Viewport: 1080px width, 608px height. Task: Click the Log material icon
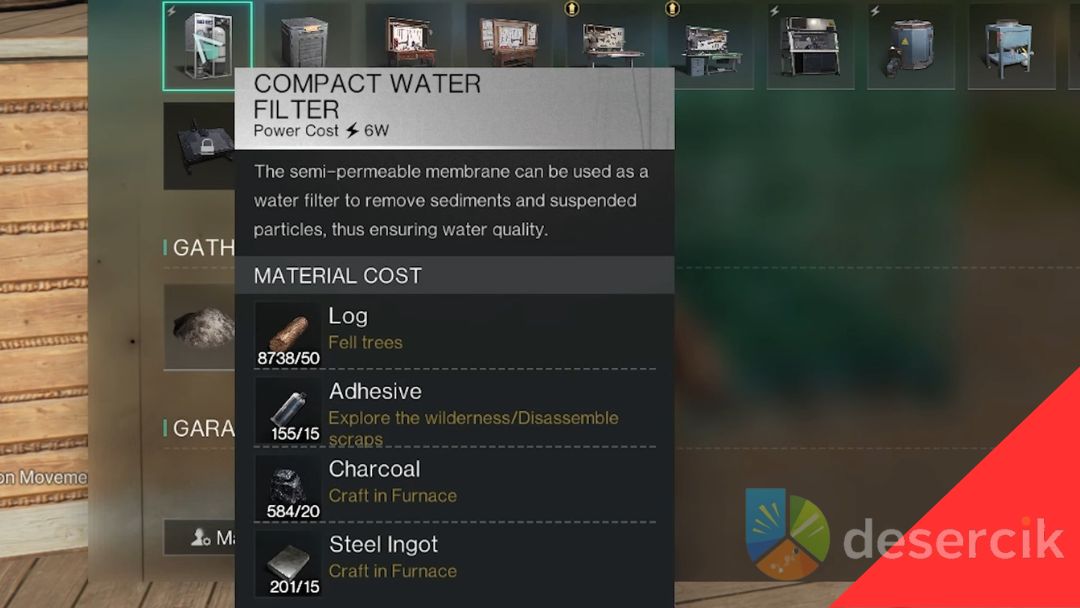click(x=287, y=335)
